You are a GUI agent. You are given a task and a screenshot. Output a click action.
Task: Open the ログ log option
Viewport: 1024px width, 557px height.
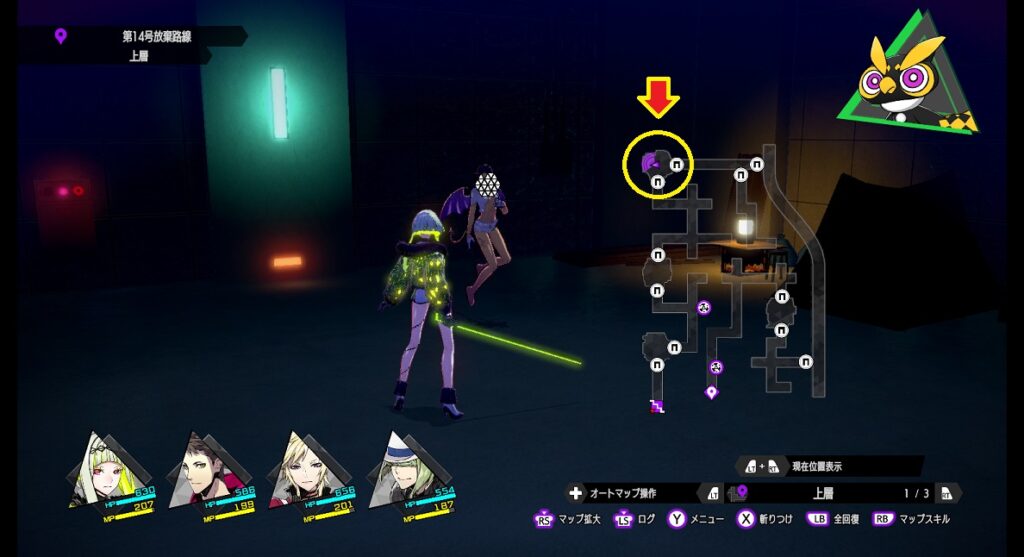[x=640, y=519]
